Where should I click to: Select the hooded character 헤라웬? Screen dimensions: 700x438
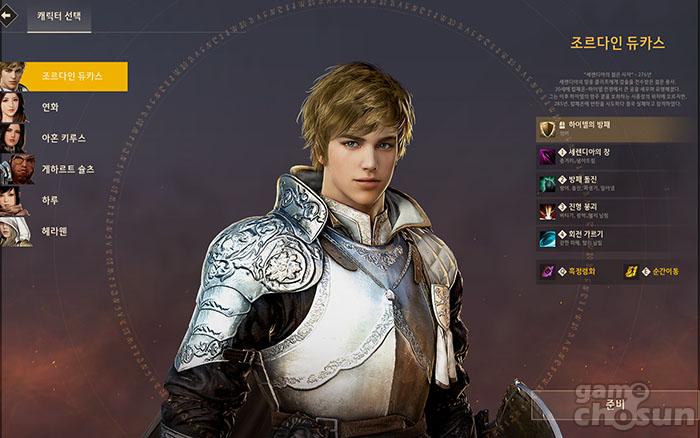click(x=54, y=231)
